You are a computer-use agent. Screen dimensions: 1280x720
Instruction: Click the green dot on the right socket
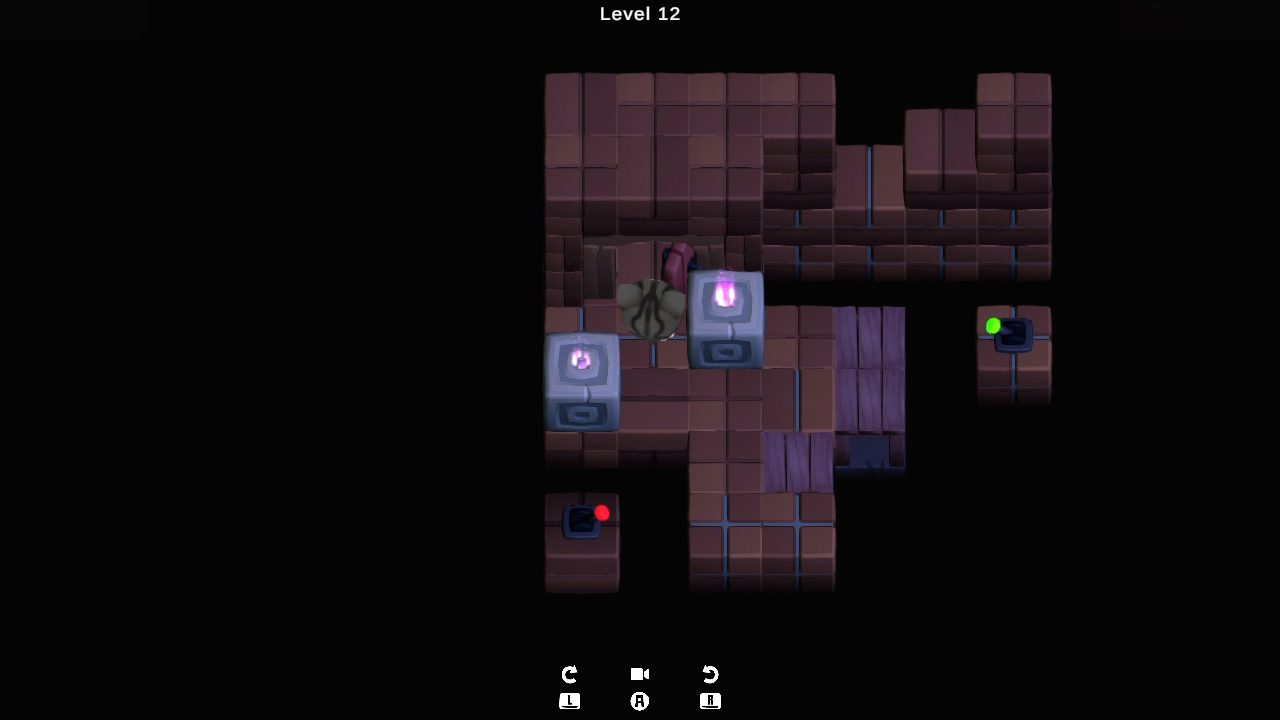[x=993, y=325]
